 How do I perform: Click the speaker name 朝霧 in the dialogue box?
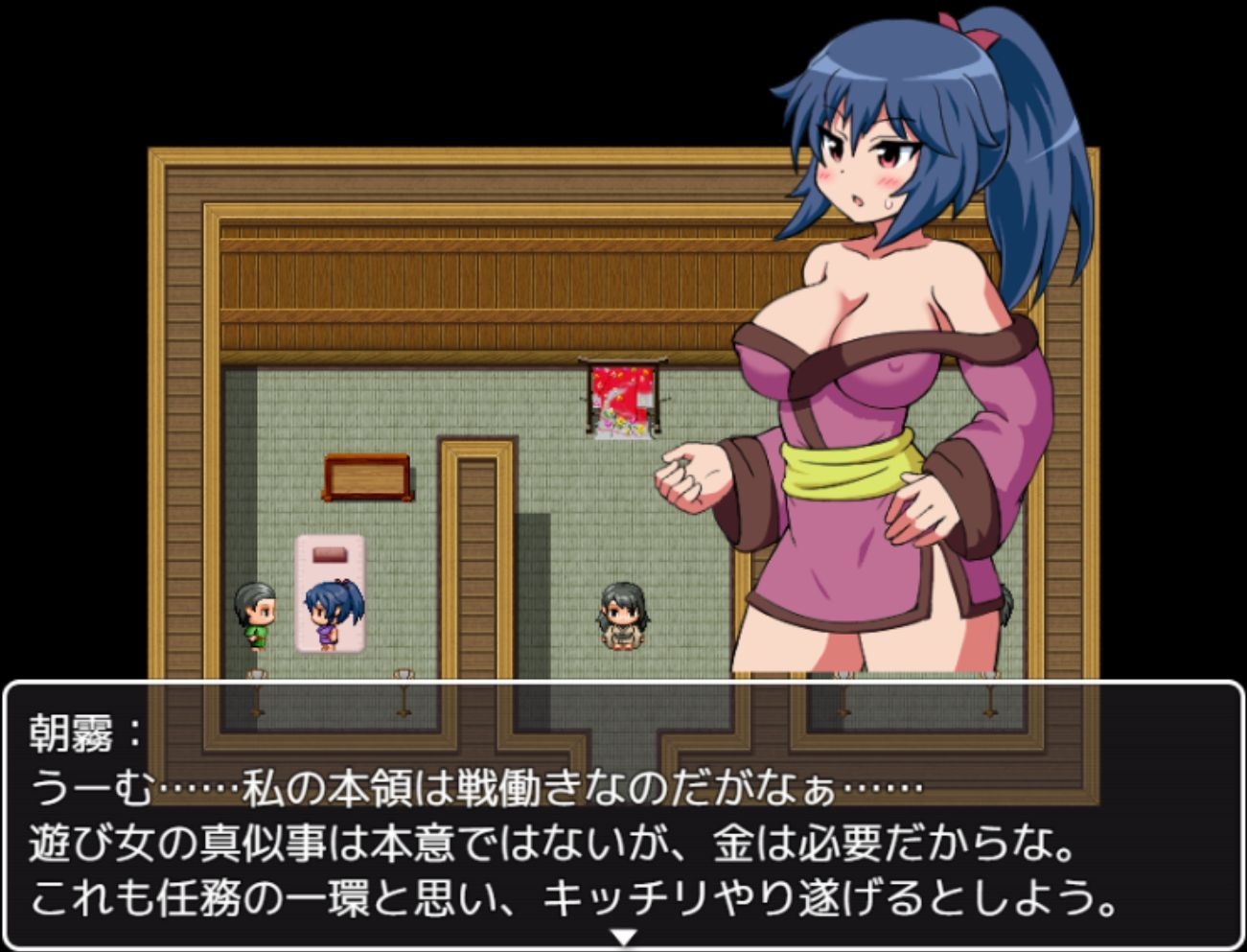click(x=72, y=732)
